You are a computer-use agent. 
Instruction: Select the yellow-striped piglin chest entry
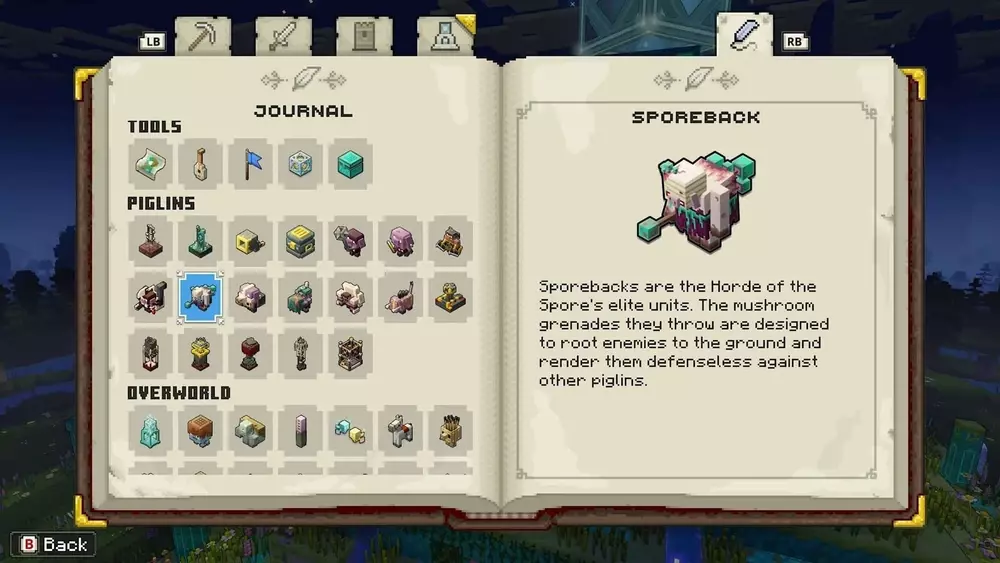coord(300,241)
